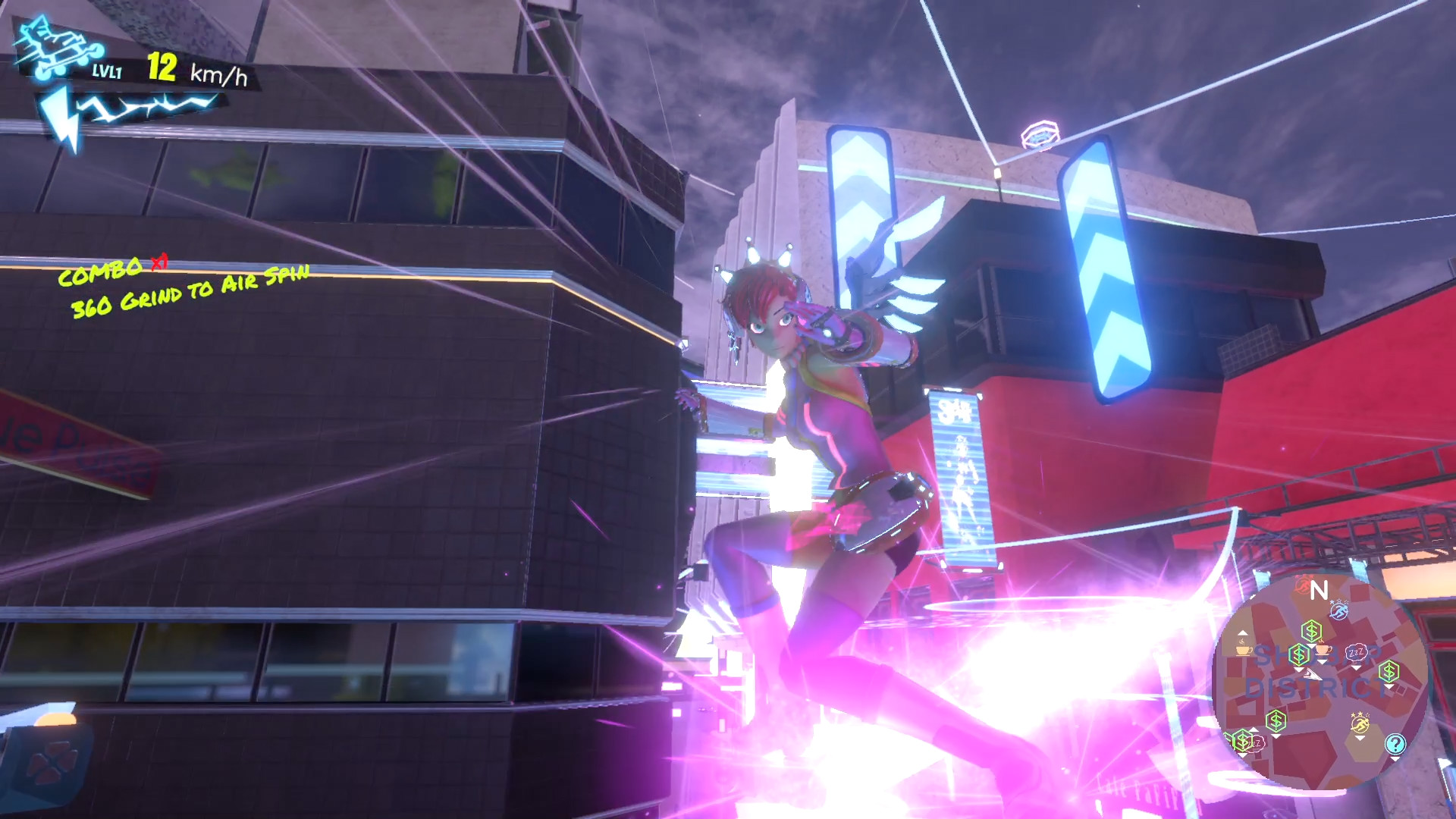Select a green money hexagon icon on minimap
The width and height of the screenshot is (1456, 819).
pos(1312,630)
